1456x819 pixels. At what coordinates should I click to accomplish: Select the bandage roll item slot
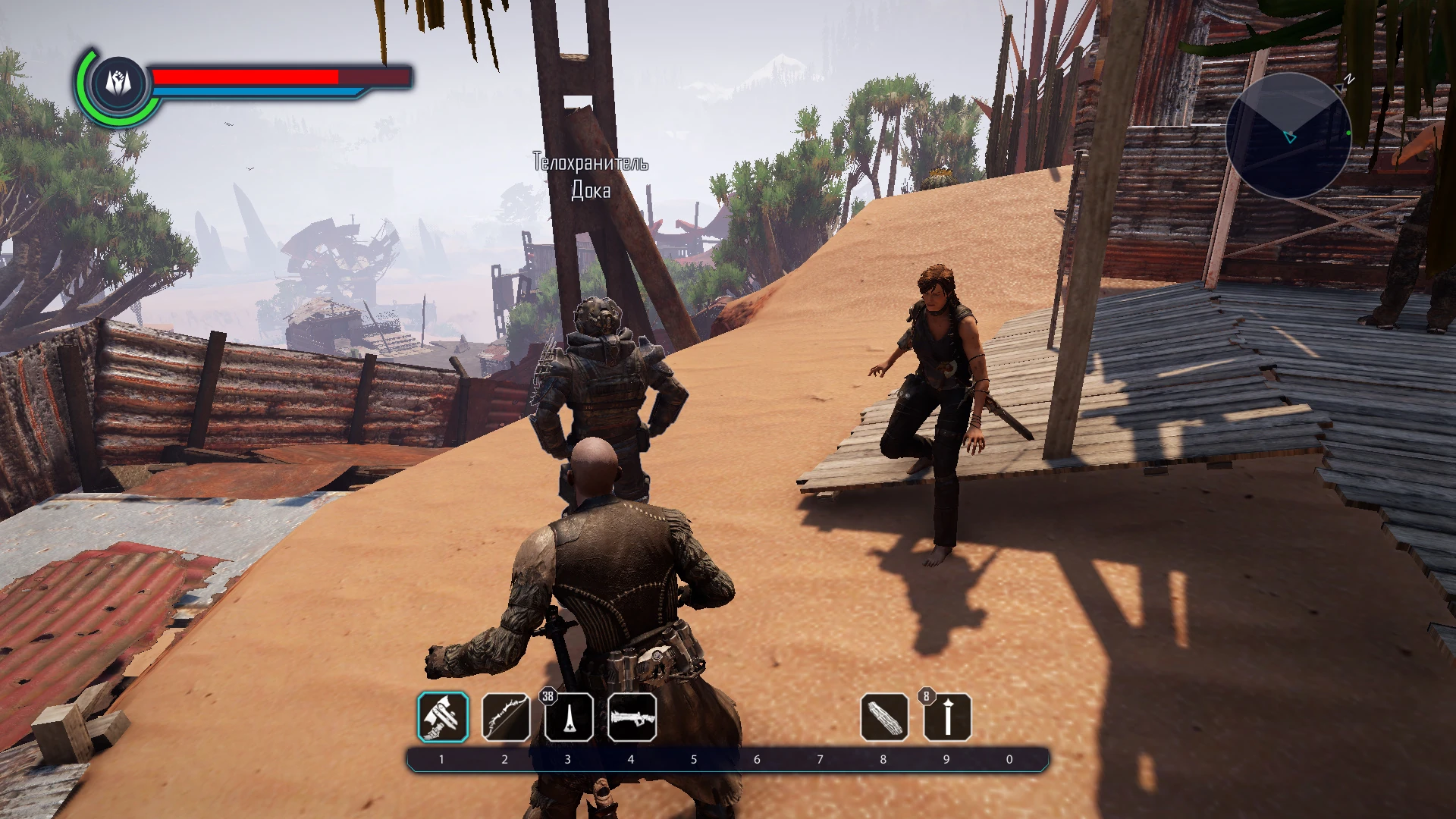click(x=884, y=717)
